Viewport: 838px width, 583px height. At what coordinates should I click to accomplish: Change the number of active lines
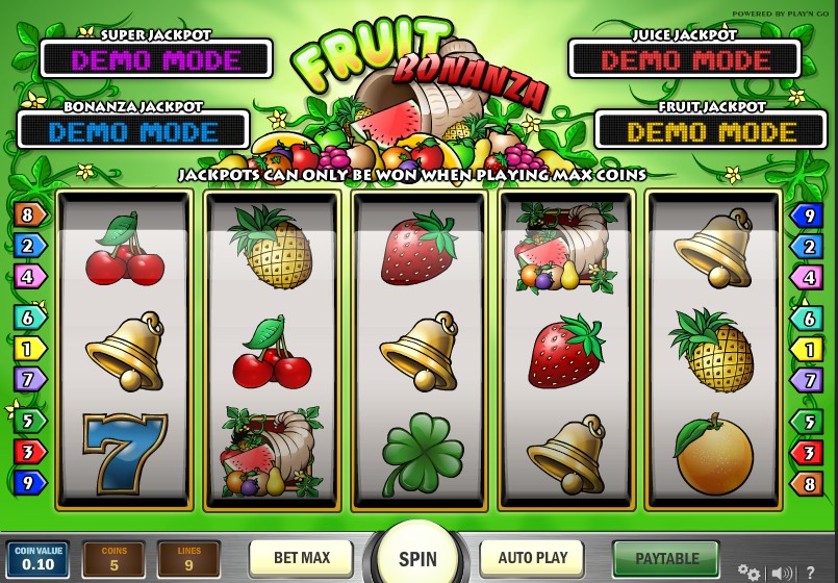[x=187, y=560]
